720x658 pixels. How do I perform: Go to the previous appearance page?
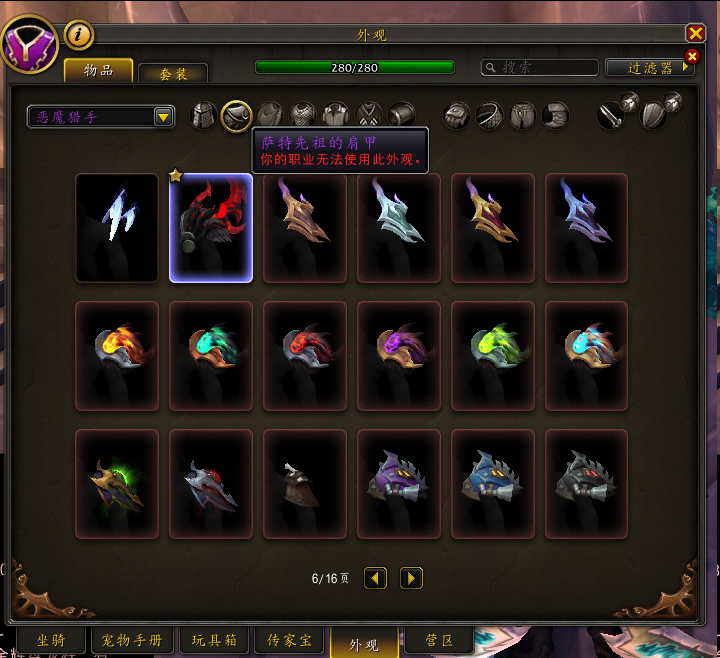coord(375,578)
